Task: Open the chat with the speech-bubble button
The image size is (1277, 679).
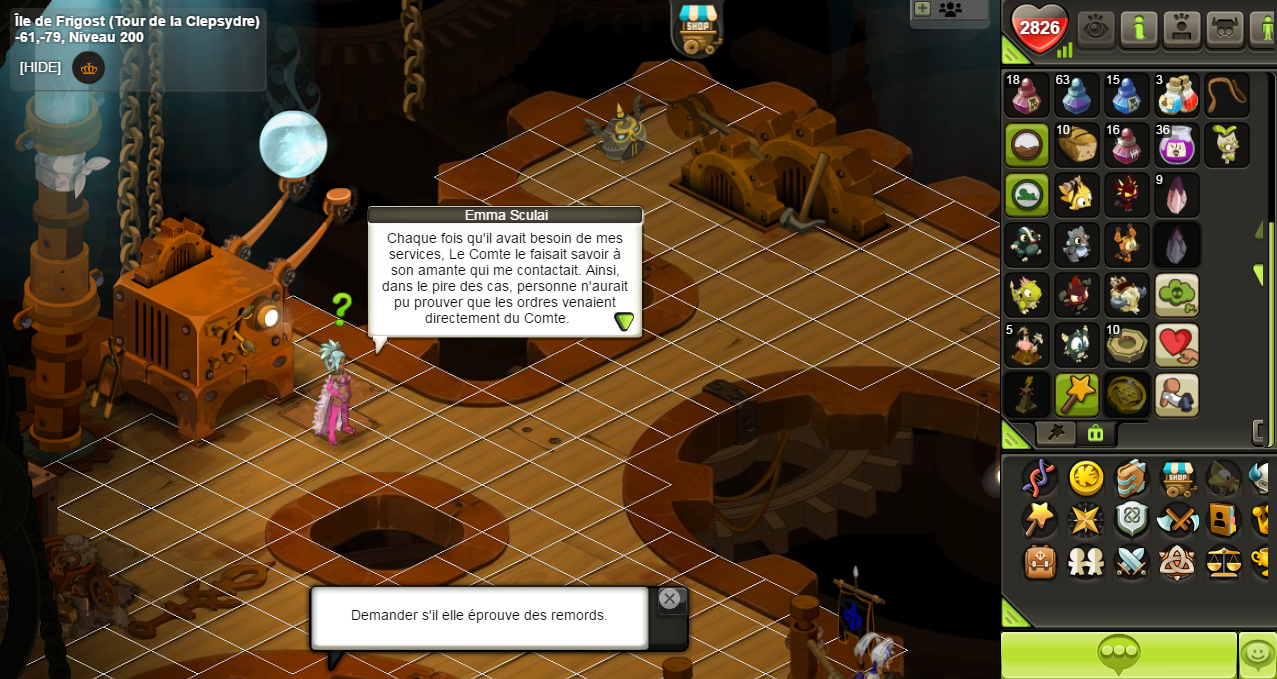Action: [x=1118, y=655]
